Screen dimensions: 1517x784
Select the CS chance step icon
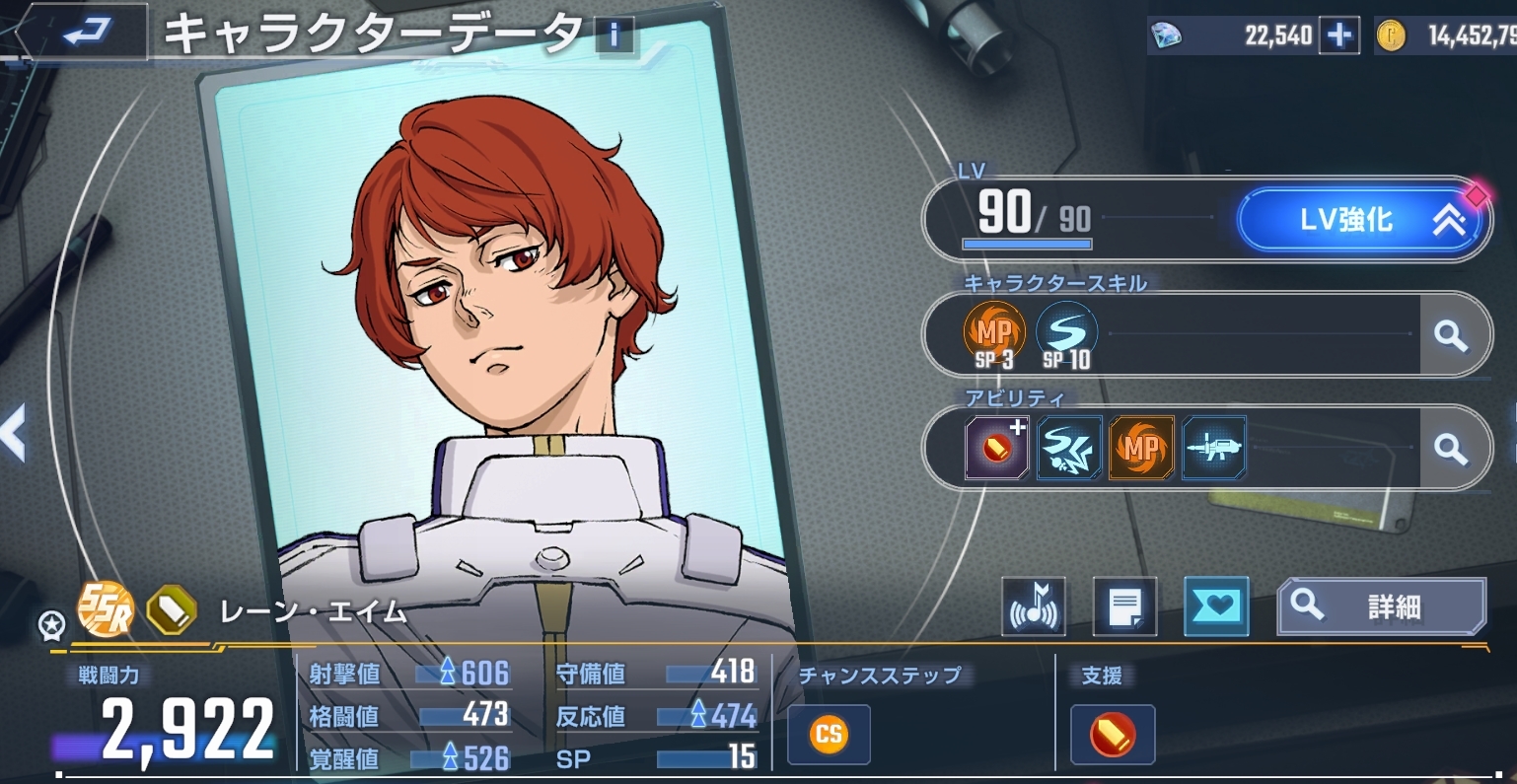pyautogui.click(x=829, y=735)
